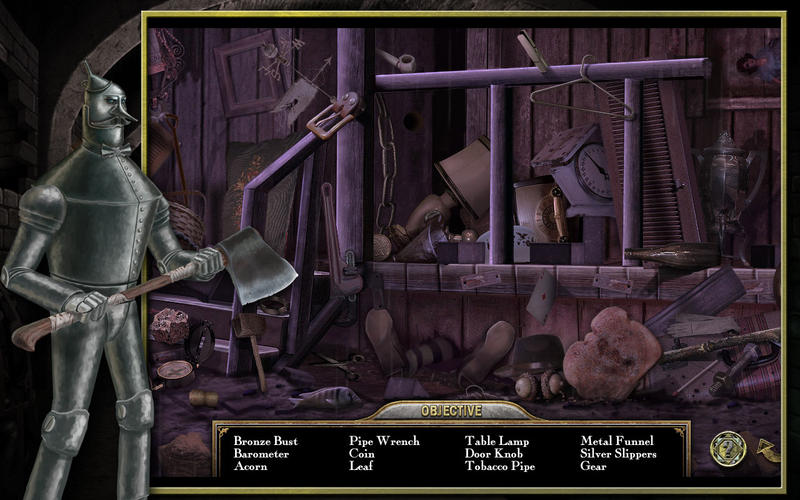Select Bronze Bust in the objective list
Image resolution: width=800 pixels, height=500 pixels.
click(265, 441)
